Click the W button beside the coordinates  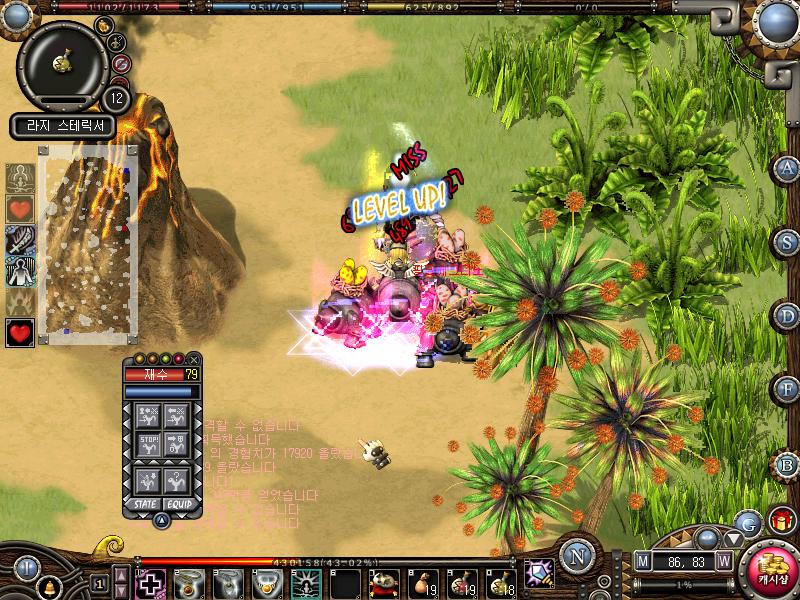coord(723,562)
